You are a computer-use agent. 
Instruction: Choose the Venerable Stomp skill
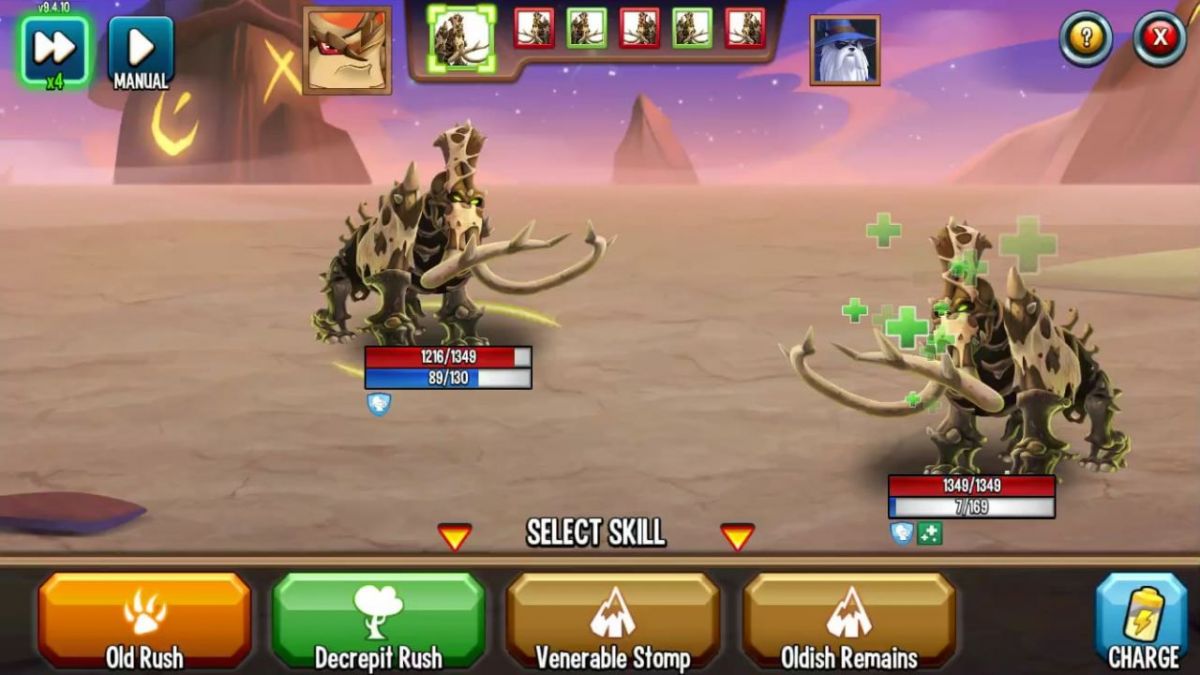pos(612,620)
